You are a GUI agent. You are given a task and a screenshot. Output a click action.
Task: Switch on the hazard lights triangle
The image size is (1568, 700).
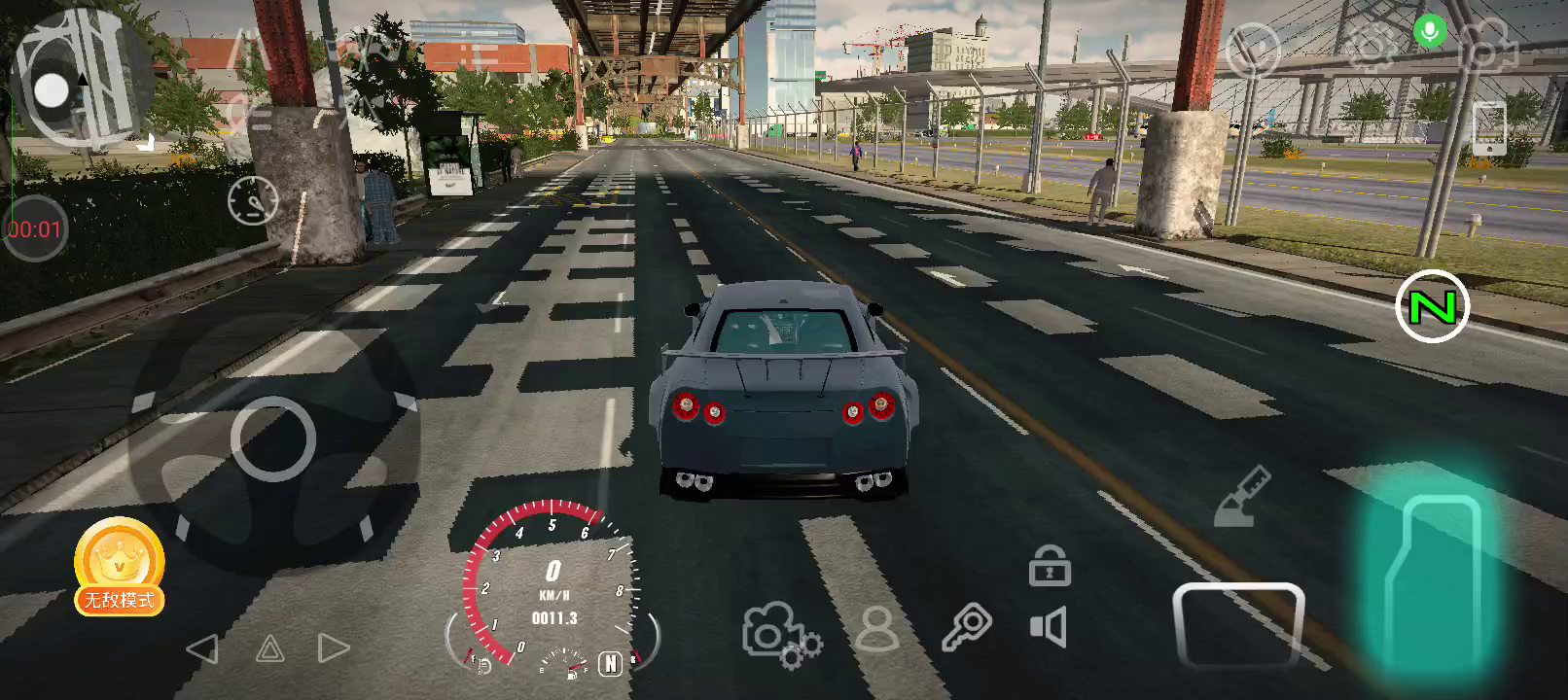(x=269, y=648)
